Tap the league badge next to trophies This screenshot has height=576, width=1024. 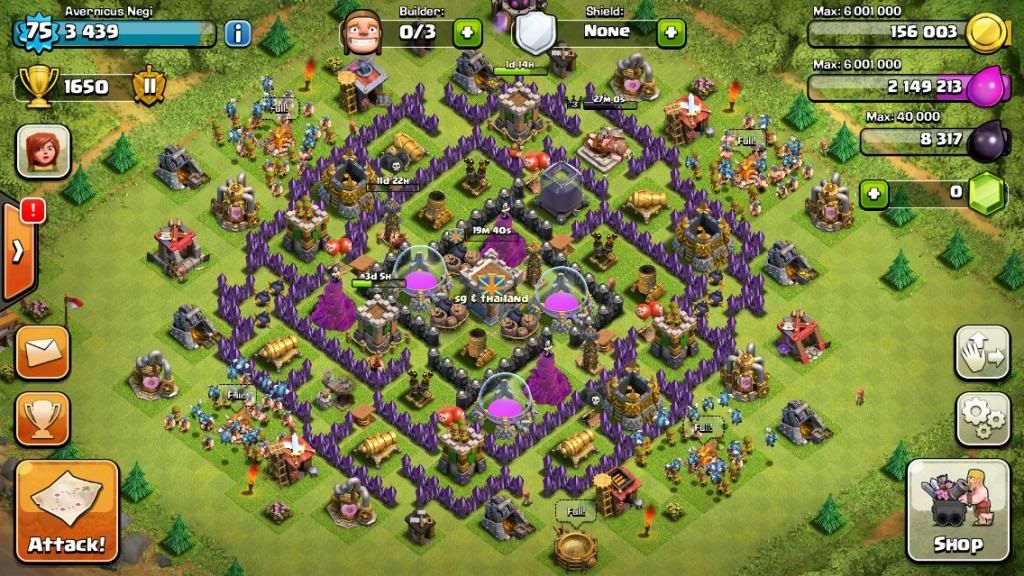coord(150,87)
